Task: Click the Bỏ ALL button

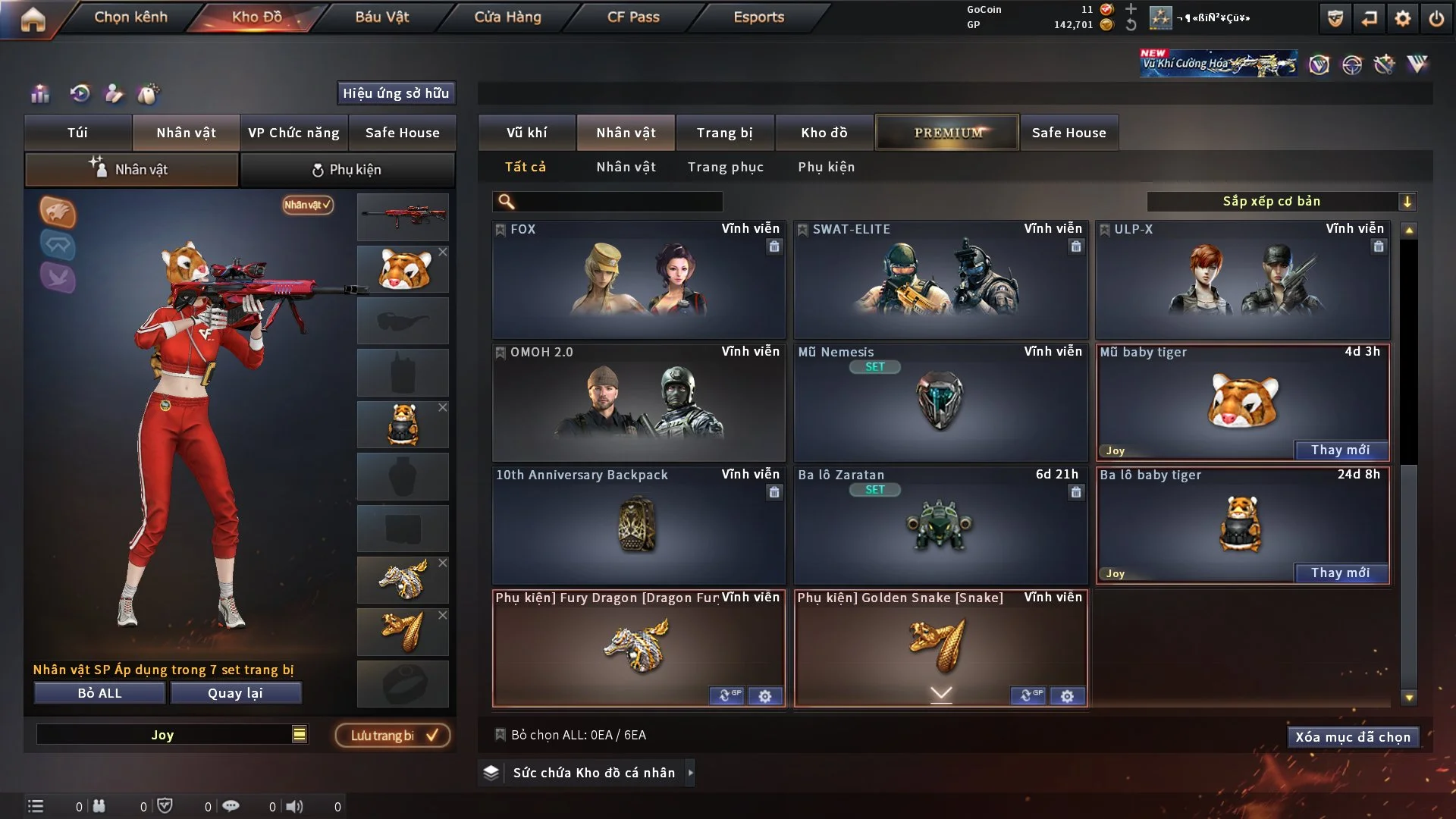Action: tap(99, 693)
